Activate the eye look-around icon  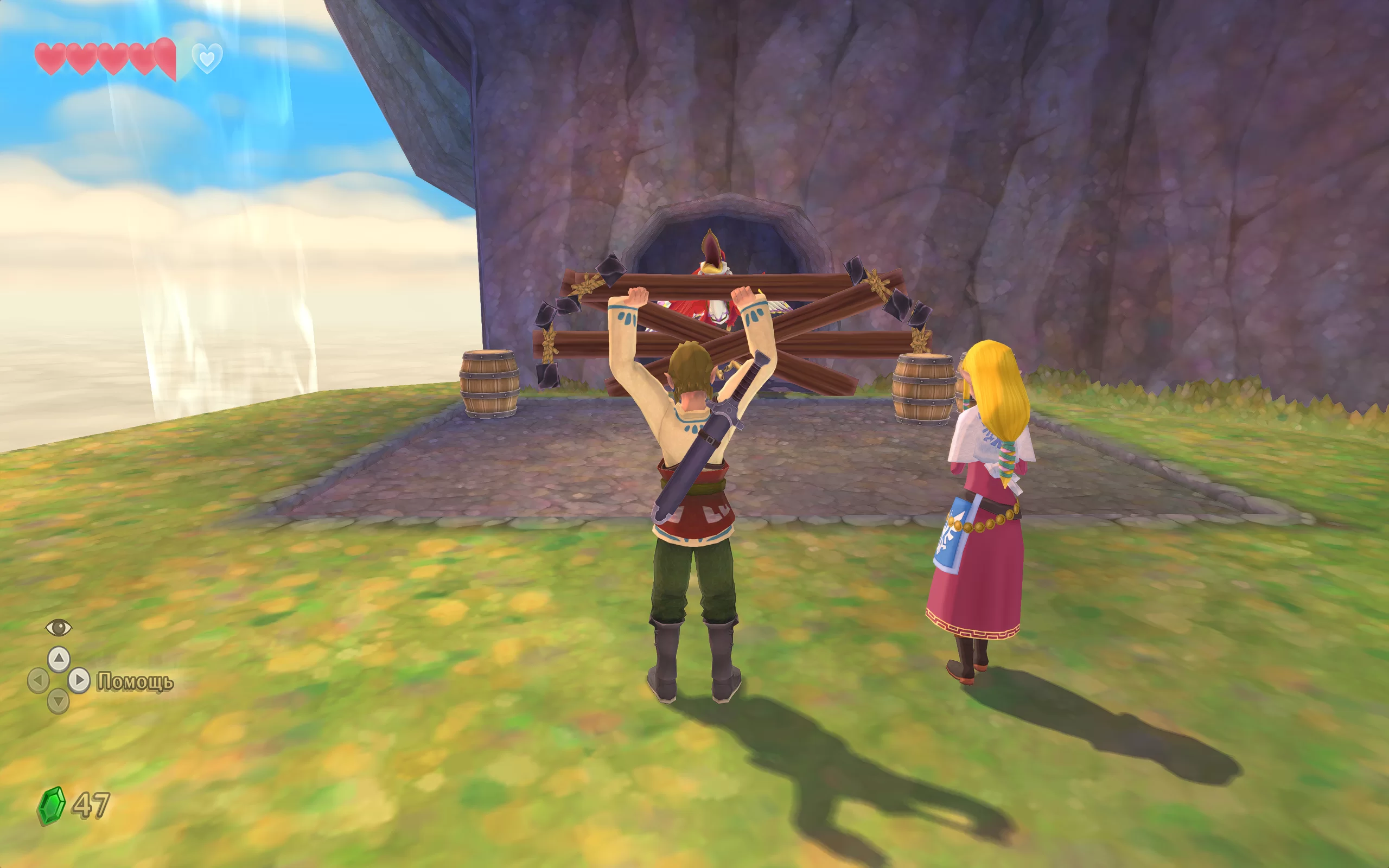pos(59,628)
